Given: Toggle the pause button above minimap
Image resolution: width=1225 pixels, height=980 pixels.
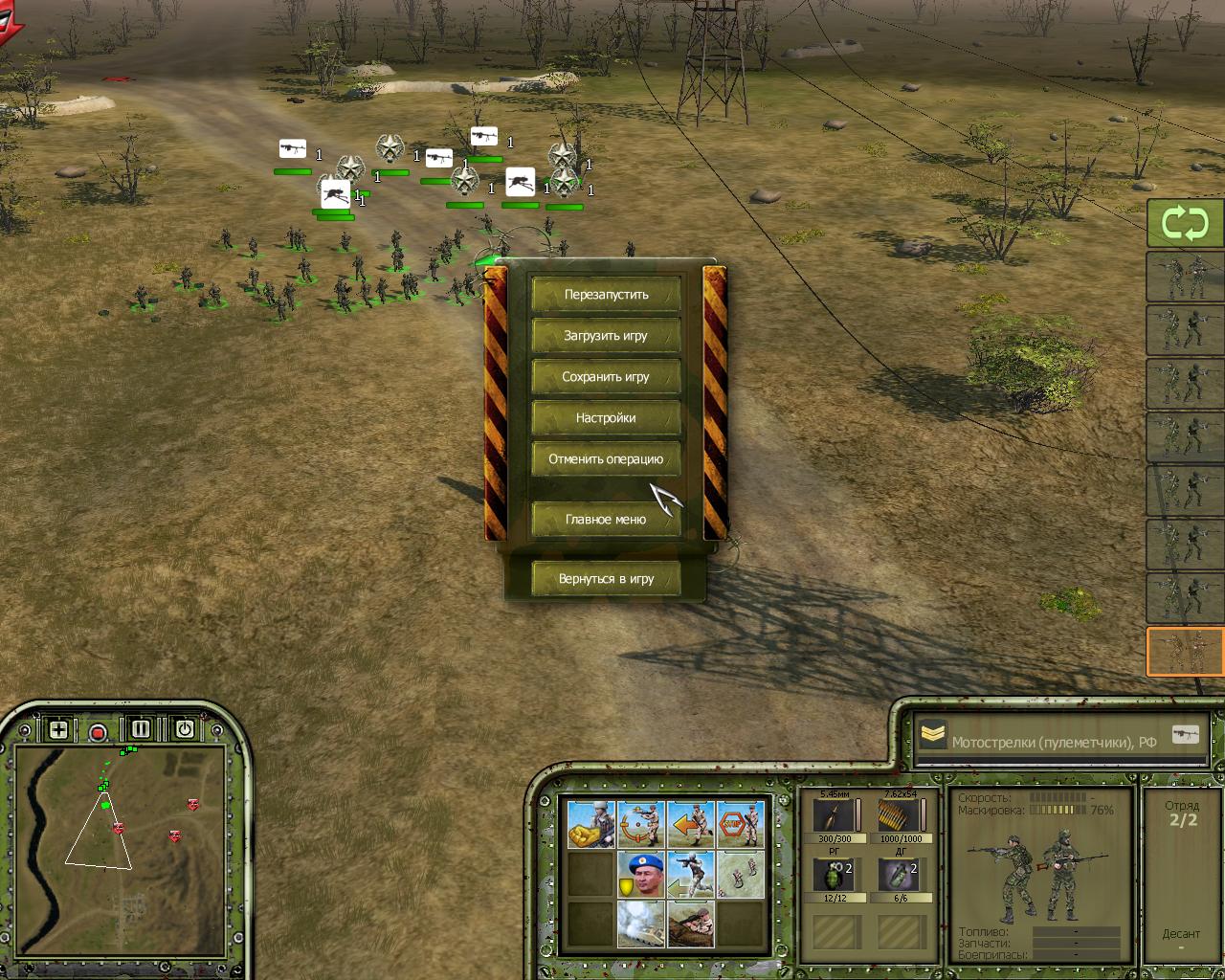Looking at the screenshot, I should [141, 729].
